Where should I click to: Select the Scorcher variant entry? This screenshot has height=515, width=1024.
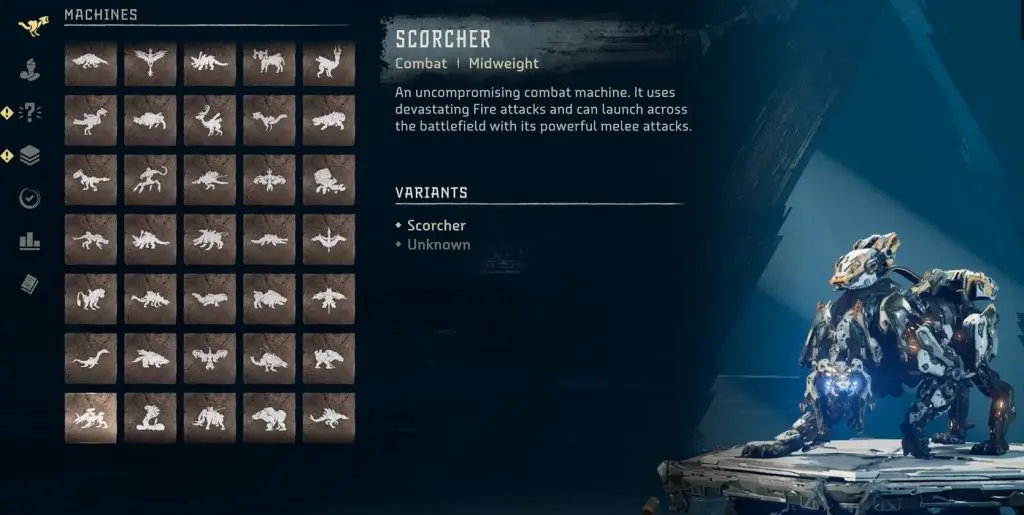pos(436,226)
